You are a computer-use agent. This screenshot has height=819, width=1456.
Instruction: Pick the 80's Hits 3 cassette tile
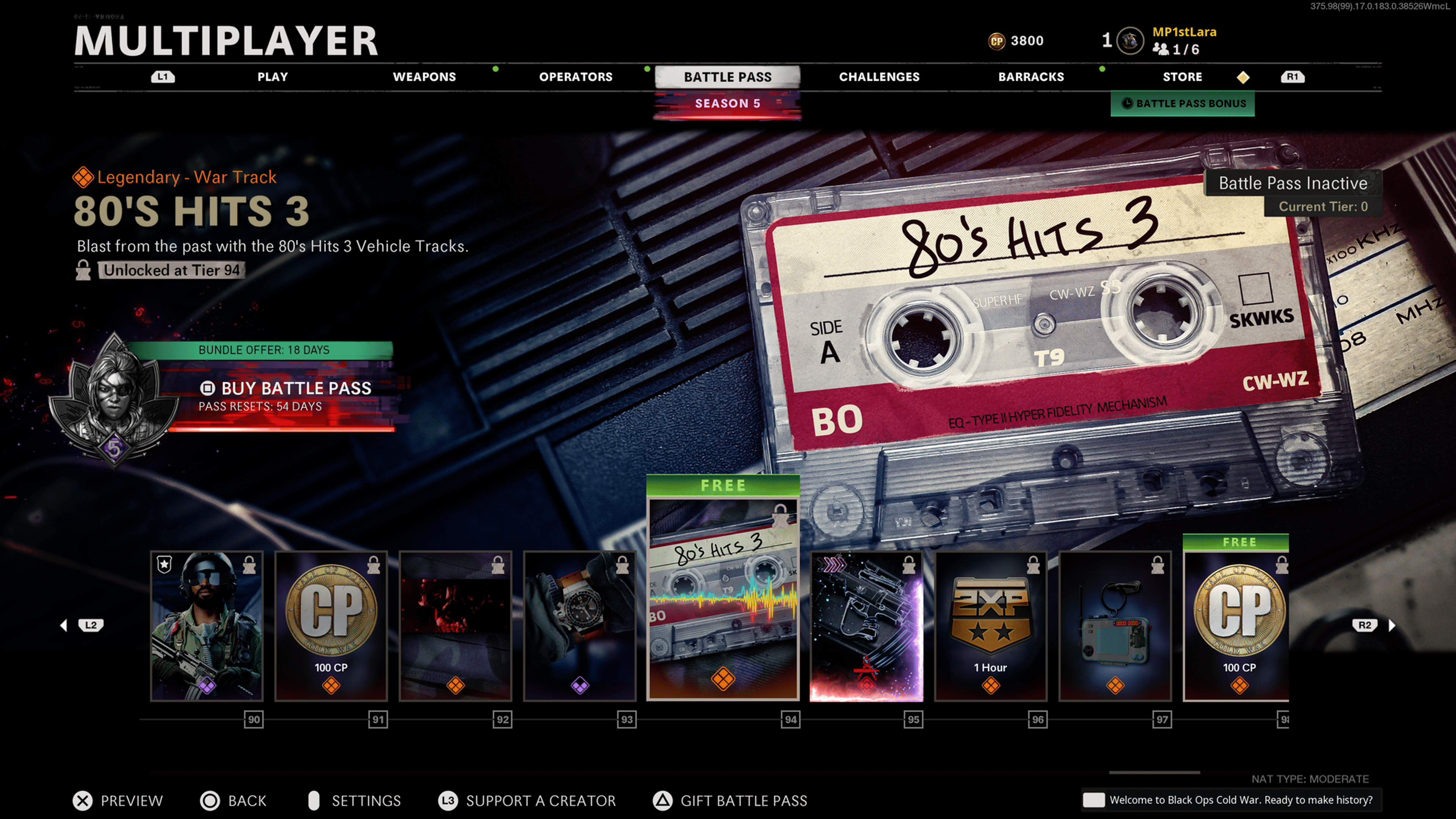723,599
